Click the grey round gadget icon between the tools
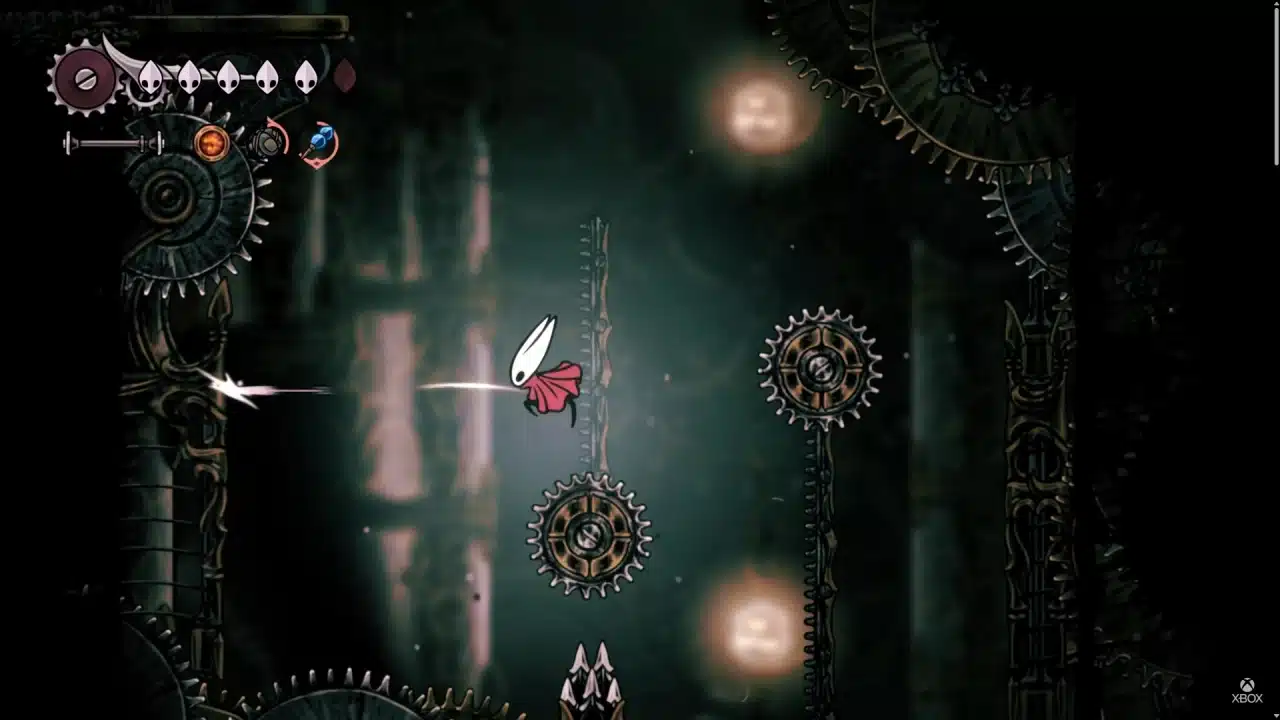The height and width of the screenshot is (720, 1280). [x=268, y=142]
